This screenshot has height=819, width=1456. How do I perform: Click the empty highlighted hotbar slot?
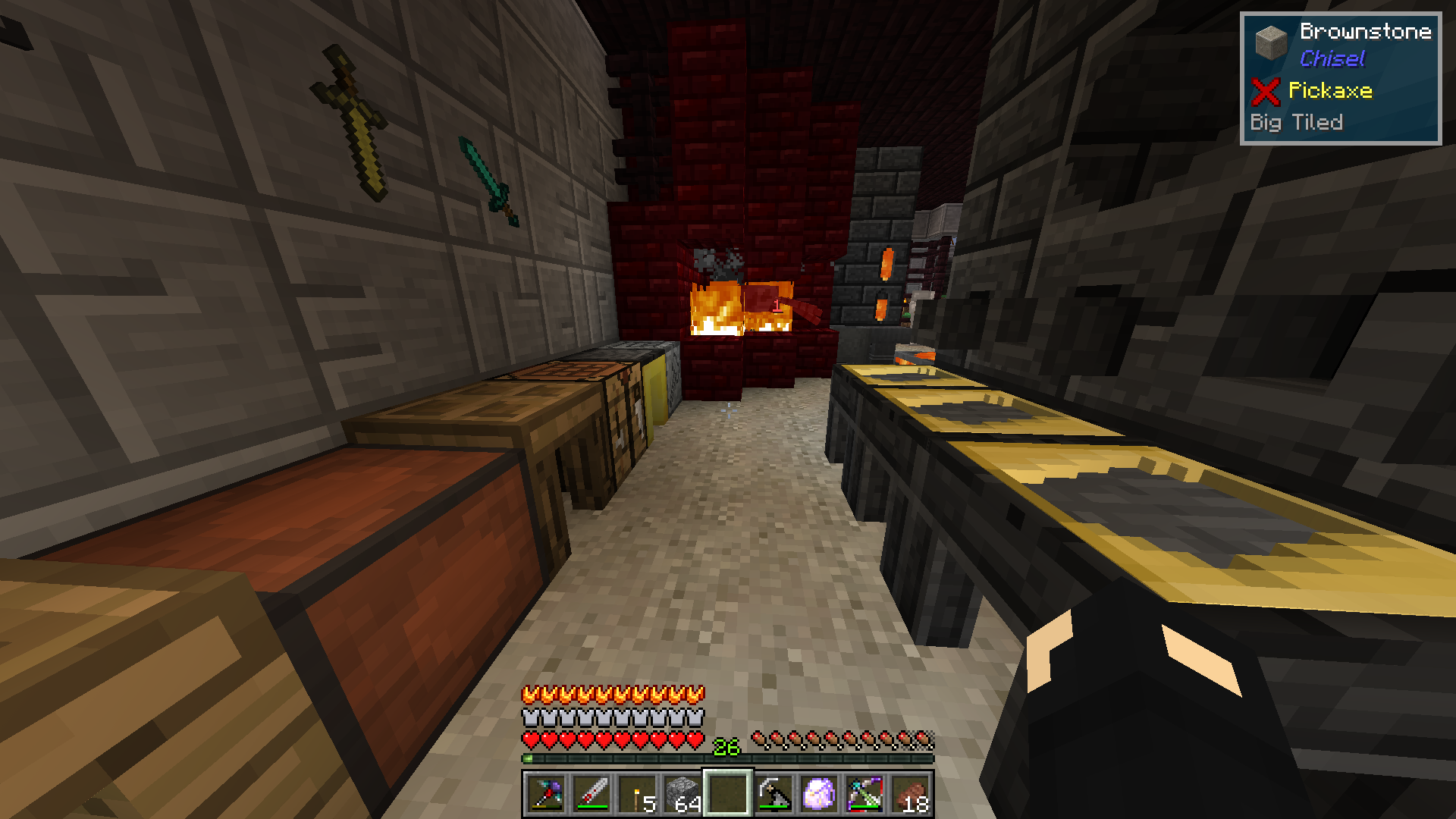728,794
